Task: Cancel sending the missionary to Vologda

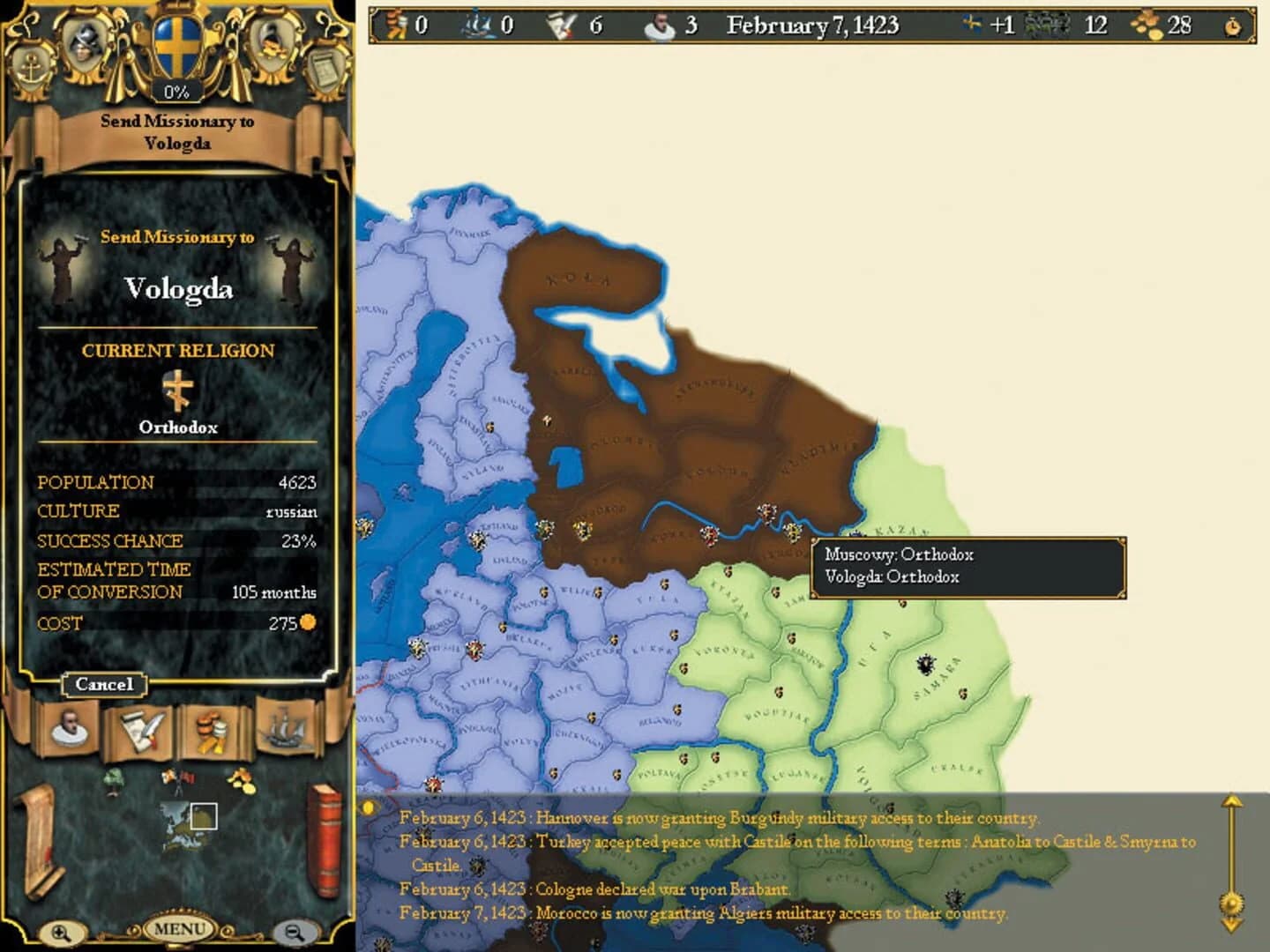Action: 104,685
